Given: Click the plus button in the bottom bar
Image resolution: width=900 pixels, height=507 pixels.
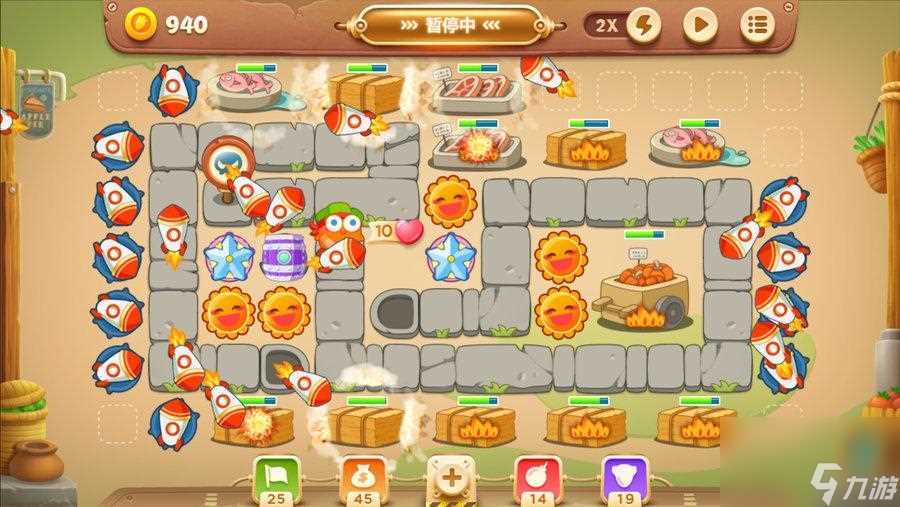Looking at the screenshot, I should click(451, 477).
